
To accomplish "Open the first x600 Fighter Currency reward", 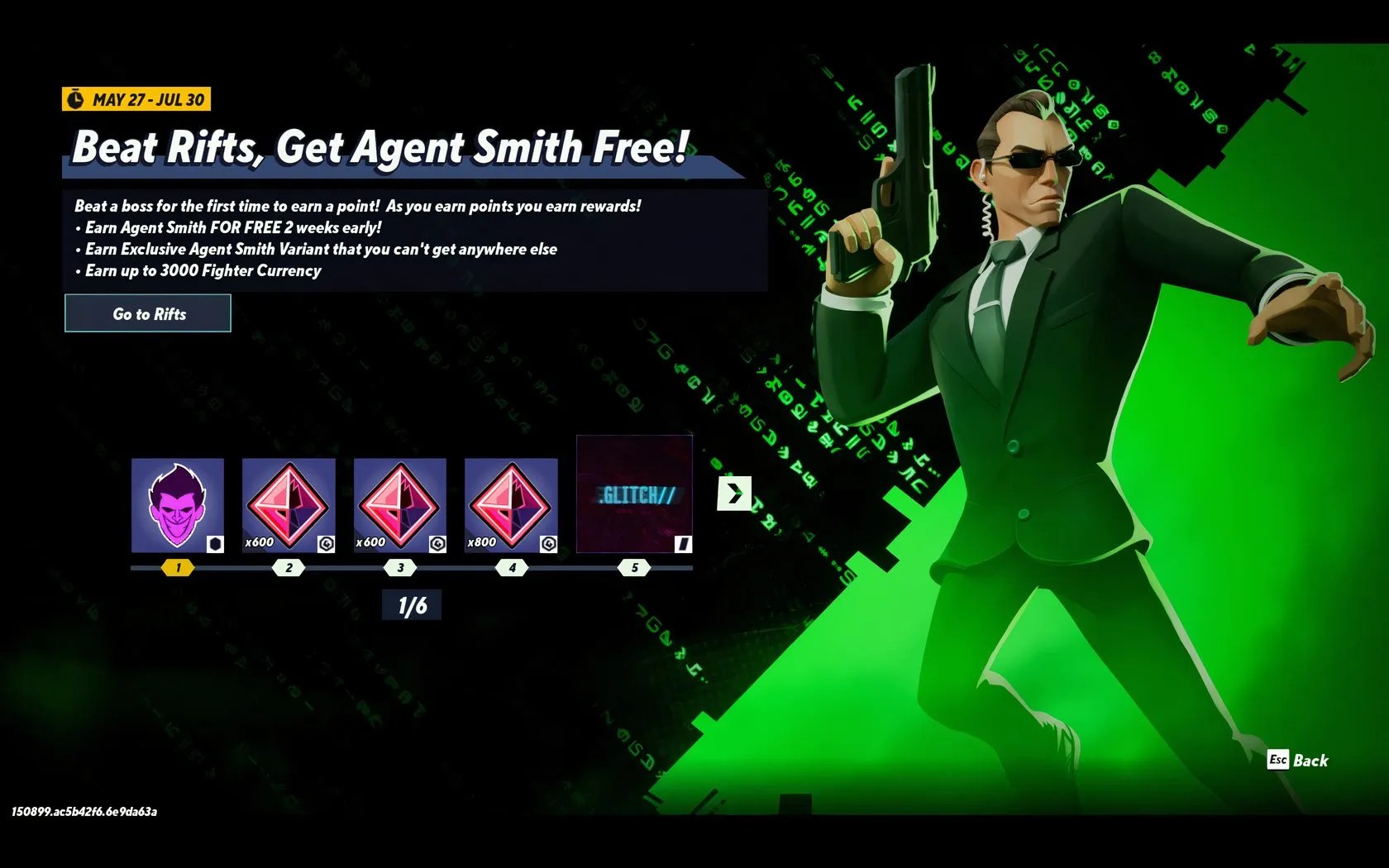I will pos(288,503).
